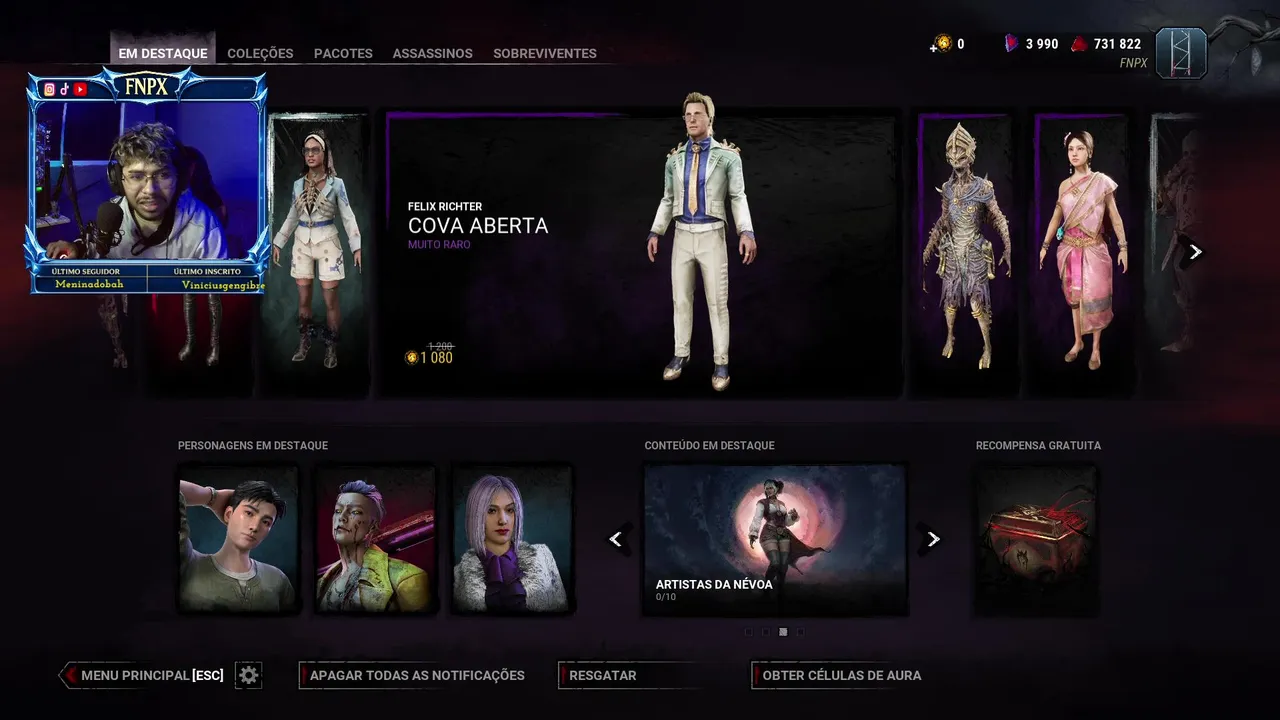Screen dimensions: 1280x720
Task: Show next featured content banner
Action: tap(933, 539)
